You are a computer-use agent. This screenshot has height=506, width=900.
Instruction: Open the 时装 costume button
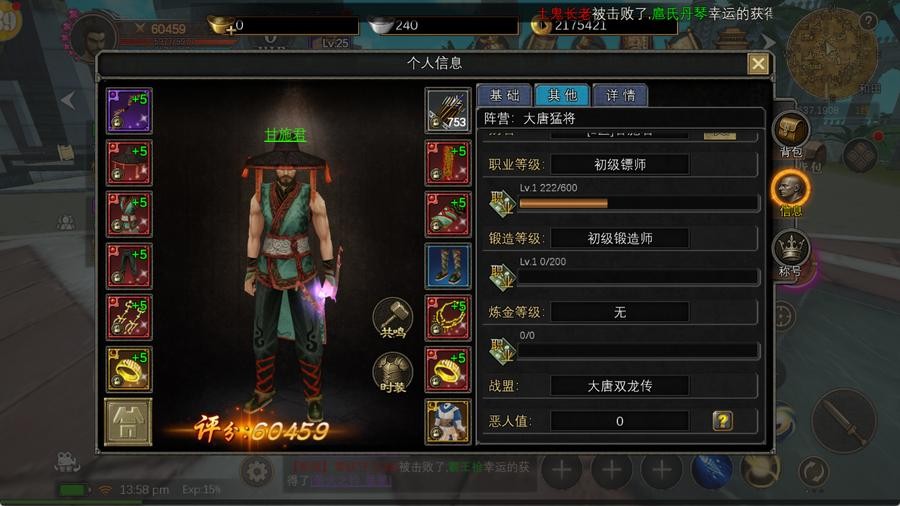[x=392, y=373]
